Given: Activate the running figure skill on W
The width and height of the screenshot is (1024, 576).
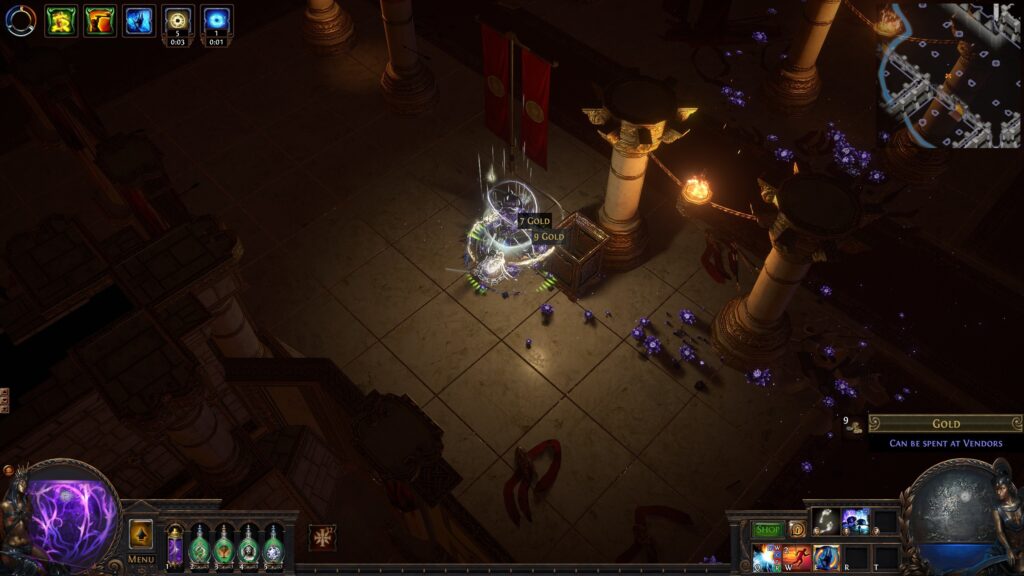Looking at the screenshot, I should (797, 557).
